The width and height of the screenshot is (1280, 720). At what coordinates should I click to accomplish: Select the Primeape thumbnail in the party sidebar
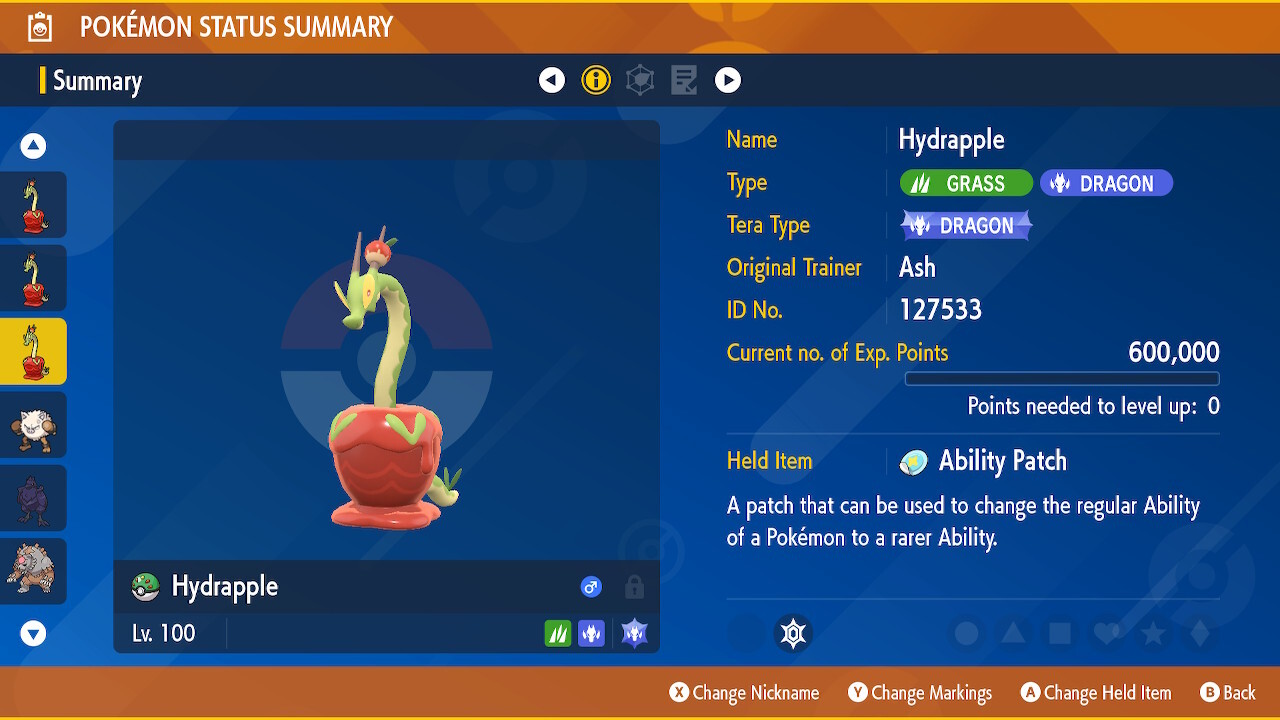33,424
